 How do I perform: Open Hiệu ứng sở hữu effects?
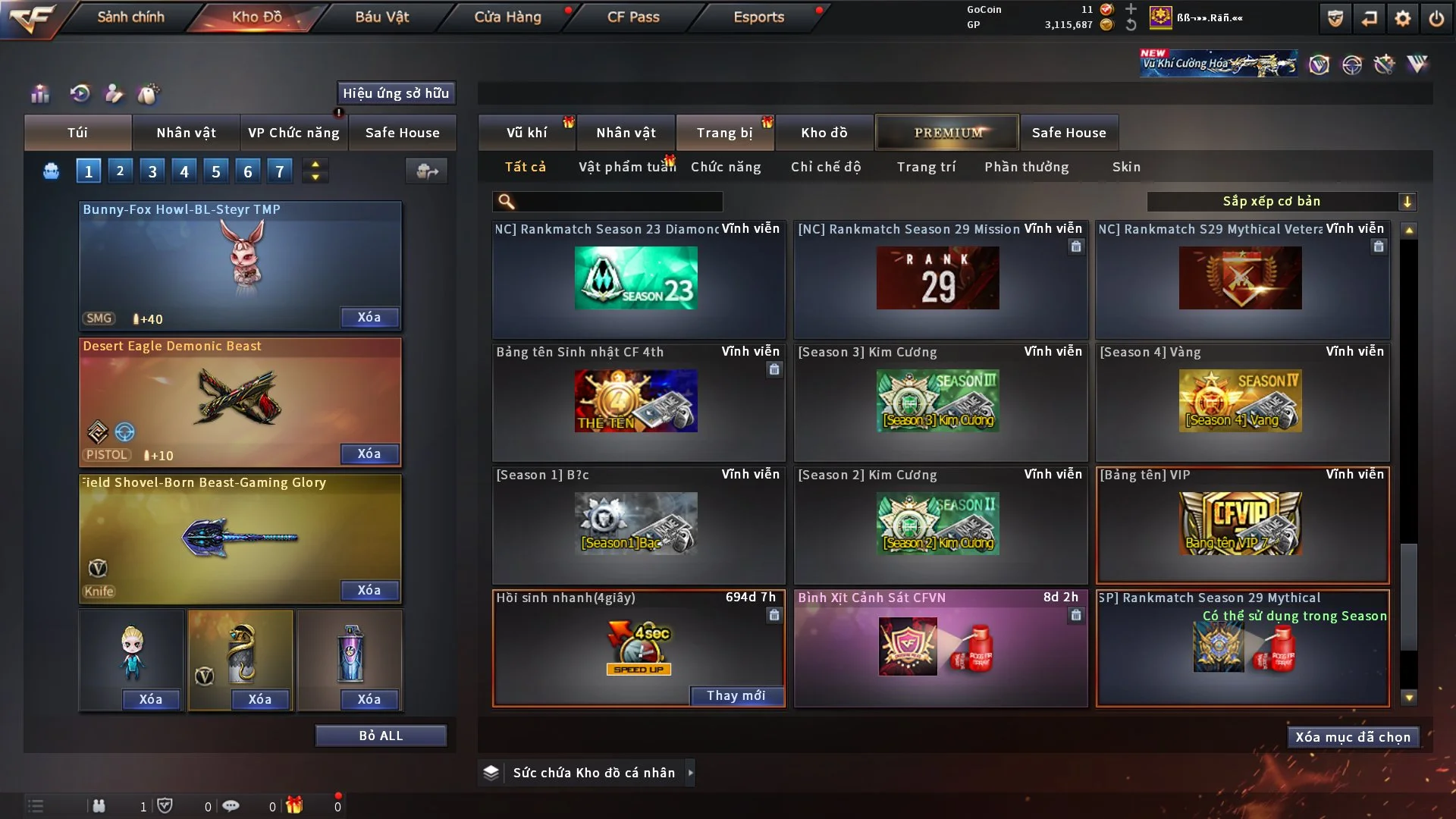396,93
